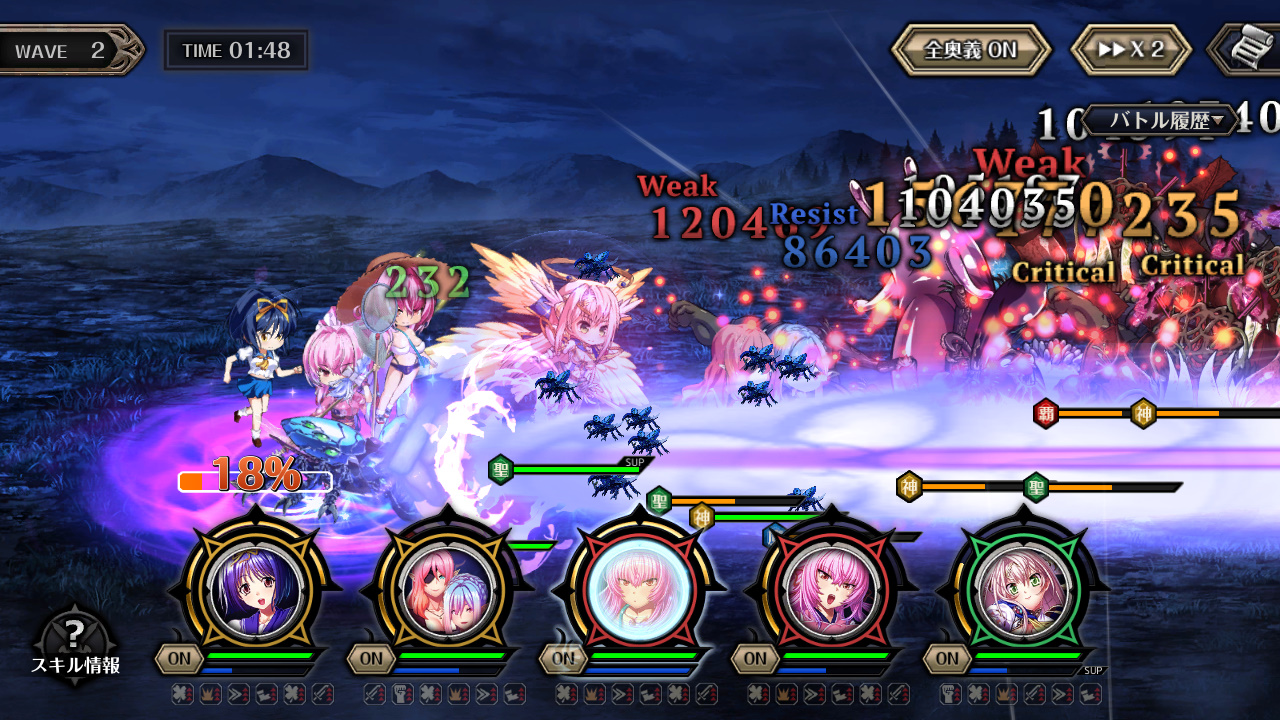The image size is (1280, 720).
Task: Open the scroll icon menu
Action: point(1248,50)
